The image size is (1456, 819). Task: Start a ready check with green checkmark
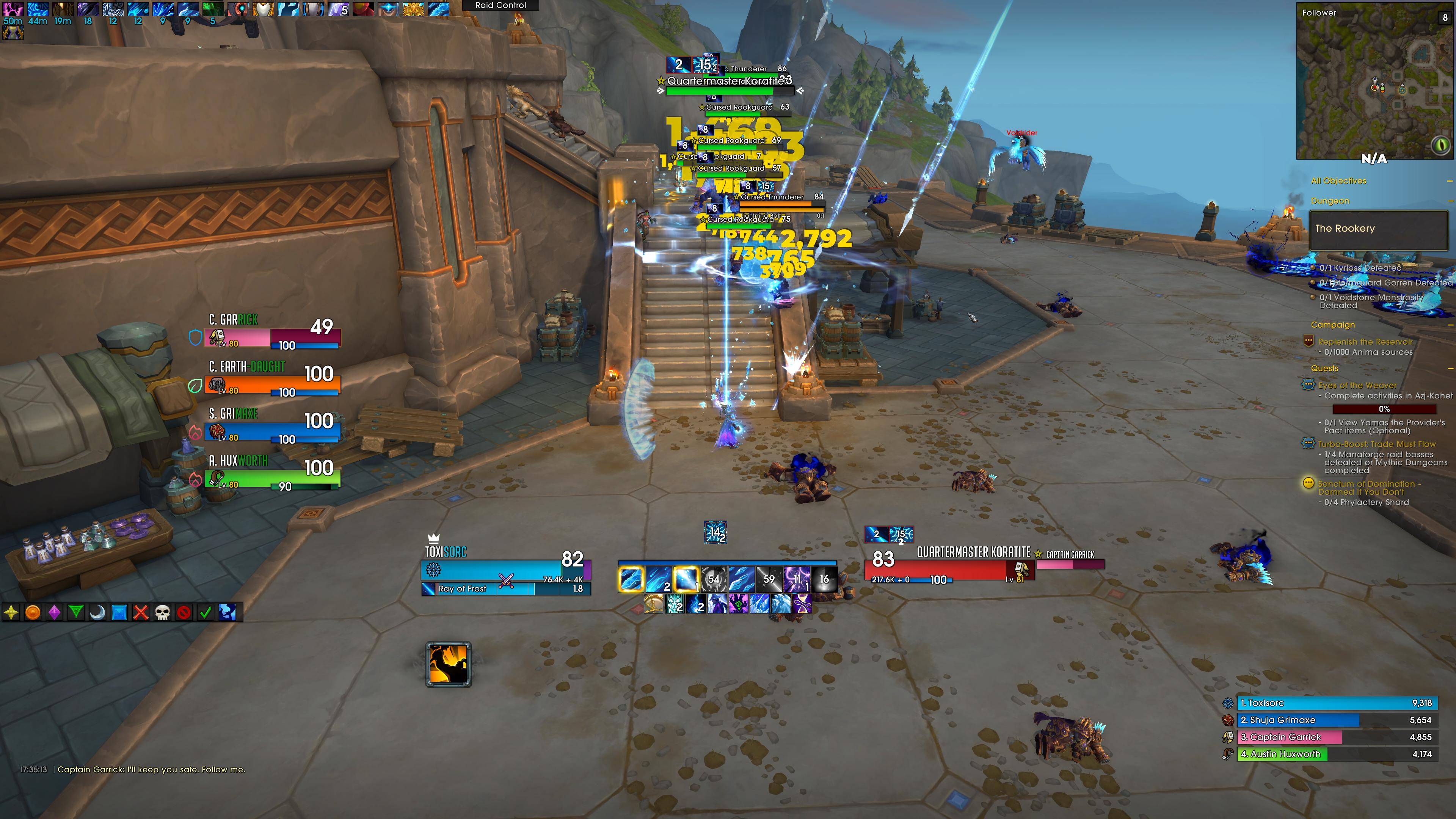click(206, 612)
